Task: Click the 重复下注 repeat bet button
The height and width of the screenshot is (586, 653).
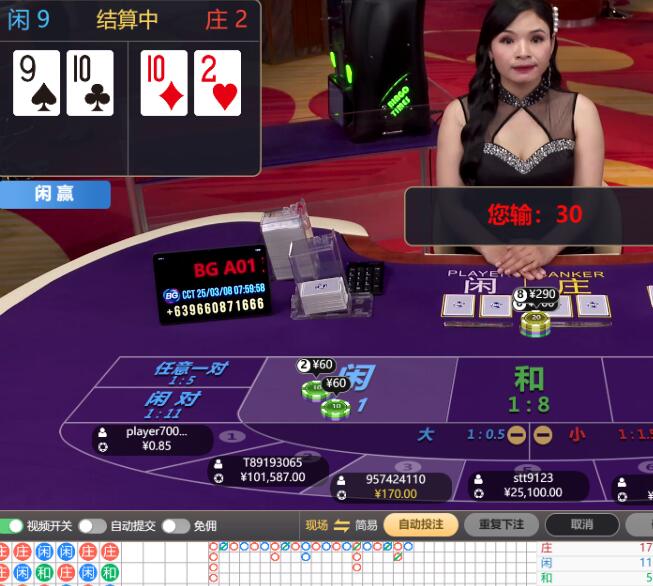Action: (x=502, y=525)
